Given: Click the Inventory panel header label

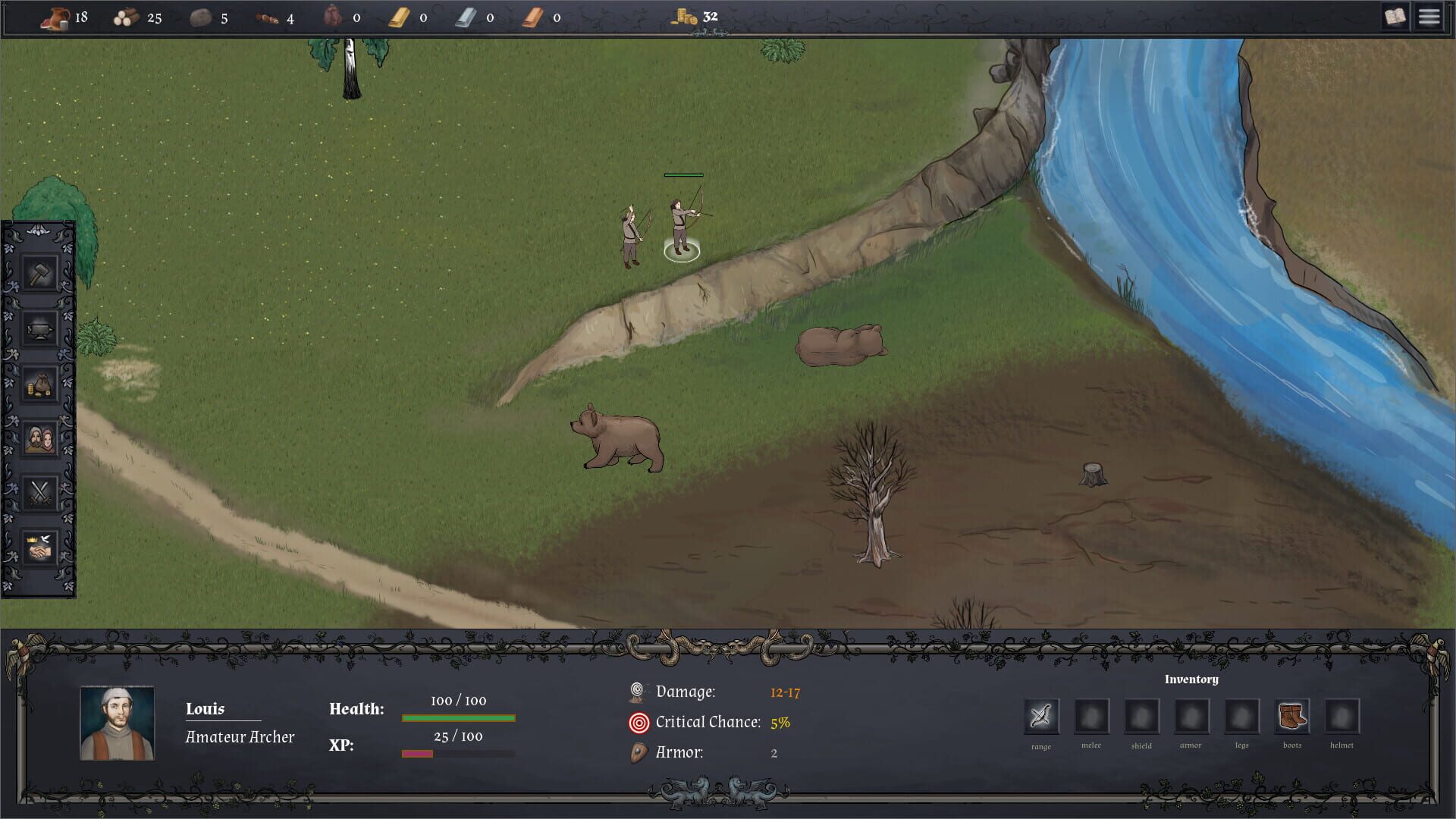Looking at the screenshot, I should point(1191,679).
